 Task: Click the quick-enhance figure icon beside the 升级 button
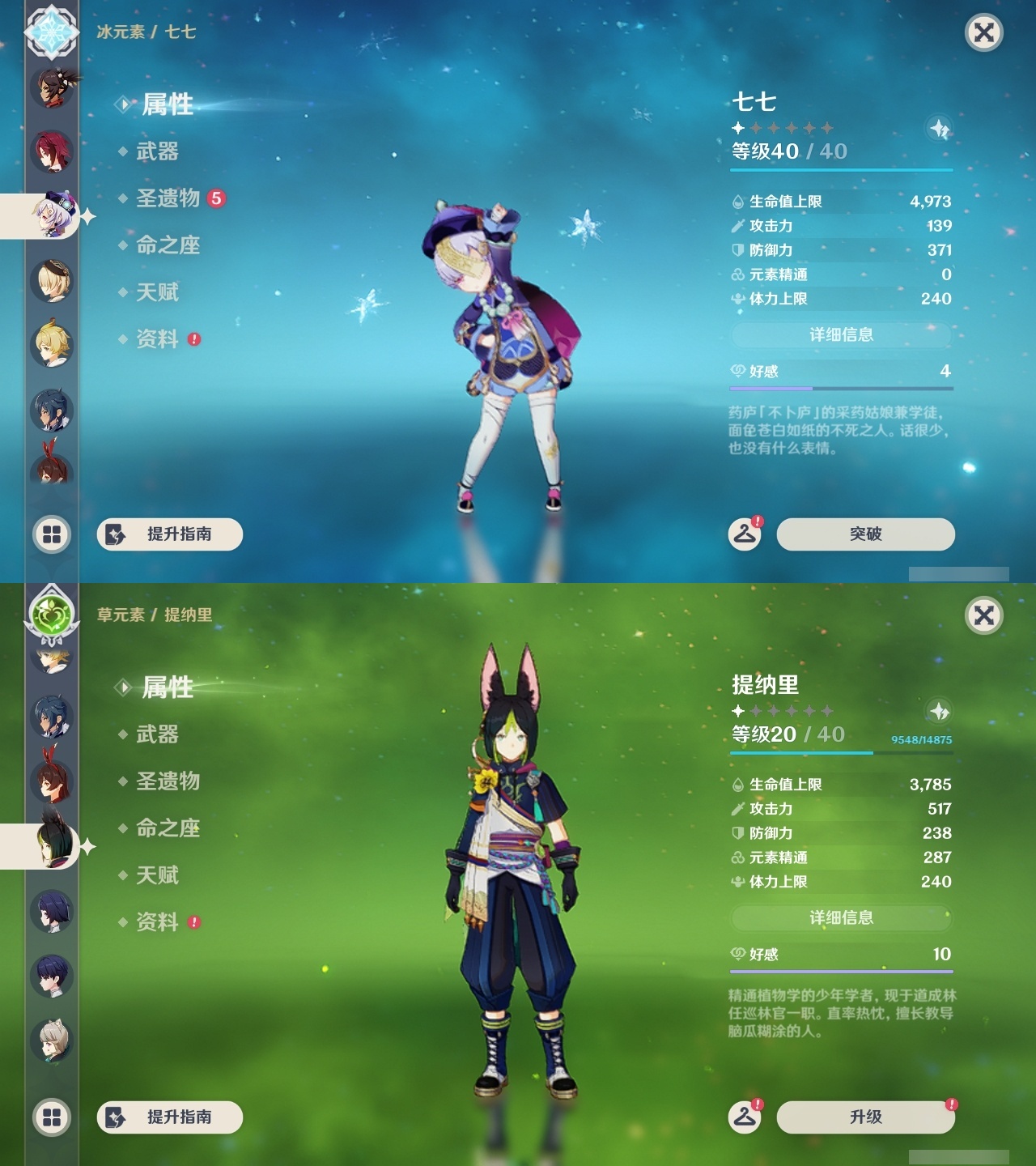[745, 1117]
